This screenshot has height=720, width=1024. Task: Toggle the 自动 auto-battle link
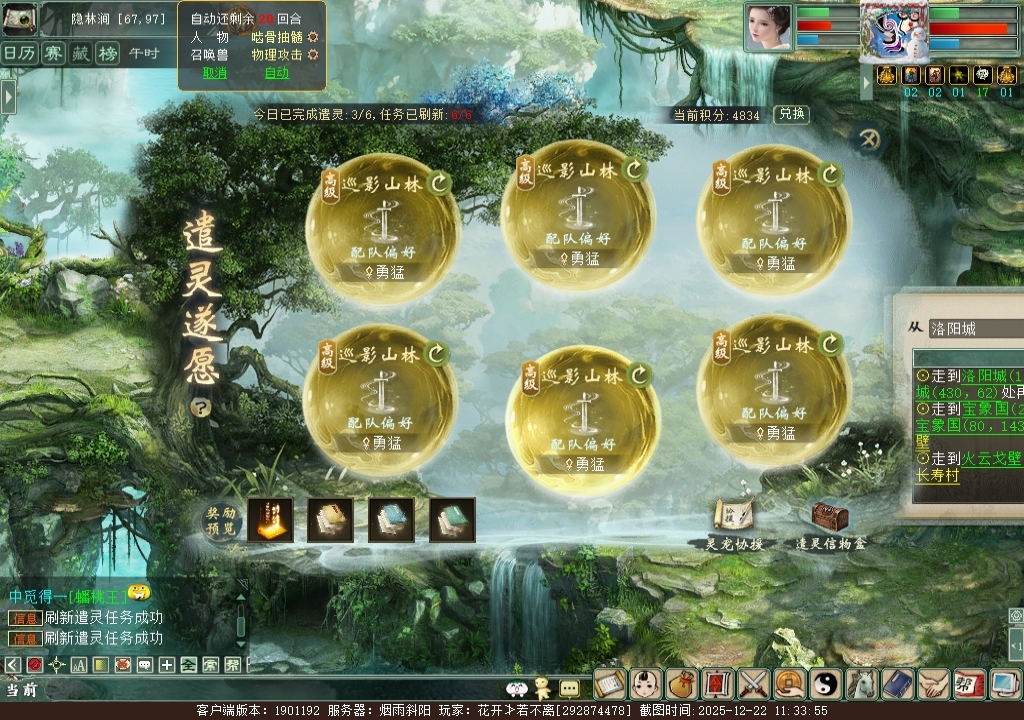click(277, 72)
